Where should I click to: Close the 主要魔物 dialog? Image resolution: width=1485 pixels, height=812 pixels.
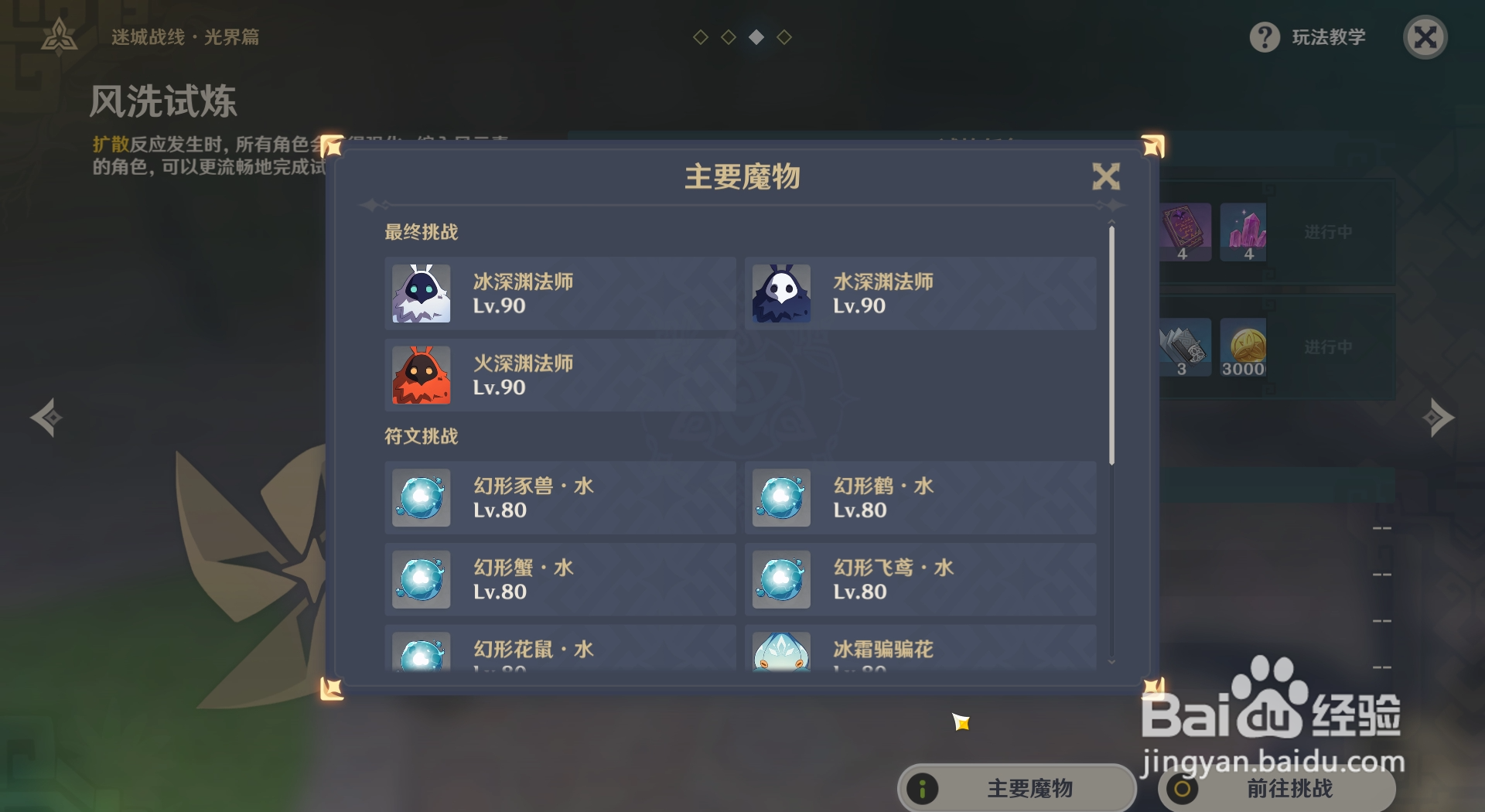(1107, 176)
